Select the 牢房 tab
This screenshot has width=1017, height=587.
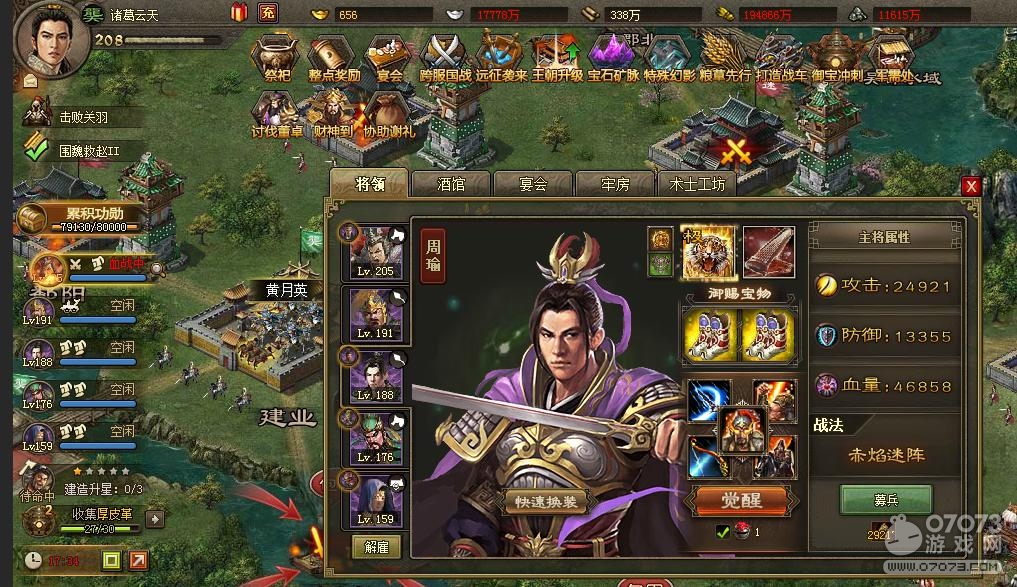pos(614,184)
